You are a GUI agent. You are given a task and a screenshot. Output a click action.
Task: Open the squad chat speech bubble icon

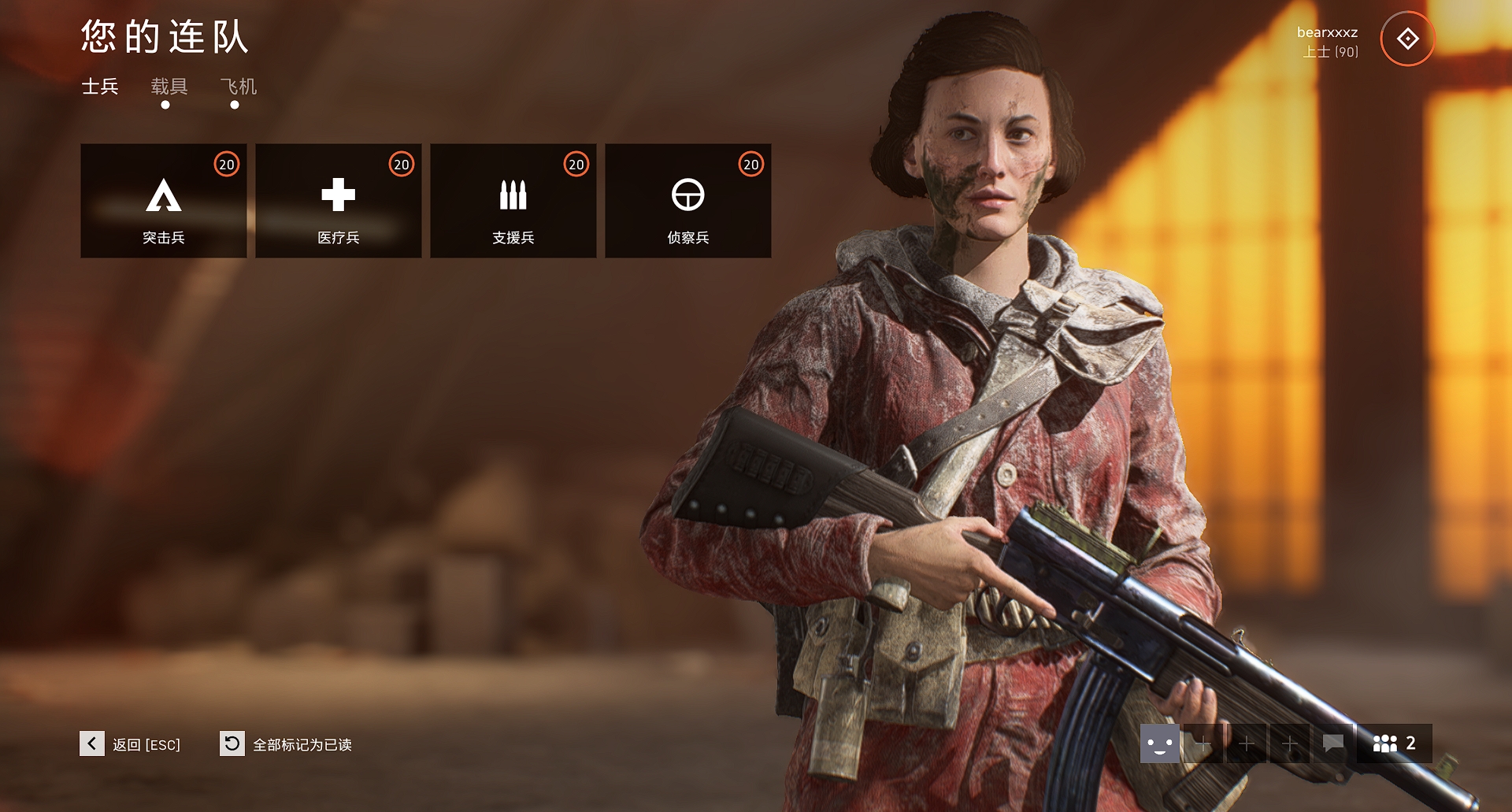[1332, 743]
